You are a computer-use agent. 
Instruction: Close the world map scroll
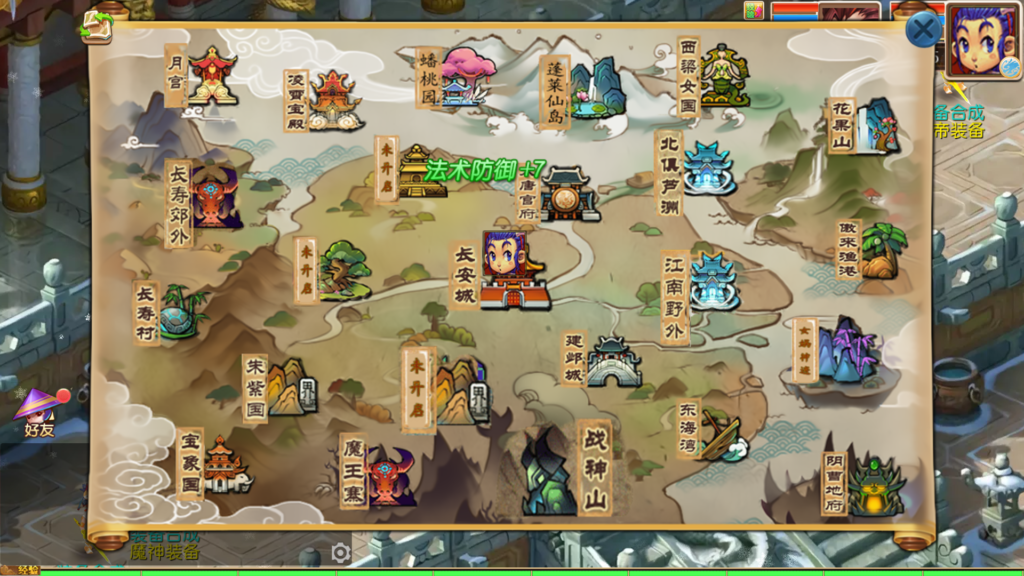pyautogui.click(x=922, y=30)
